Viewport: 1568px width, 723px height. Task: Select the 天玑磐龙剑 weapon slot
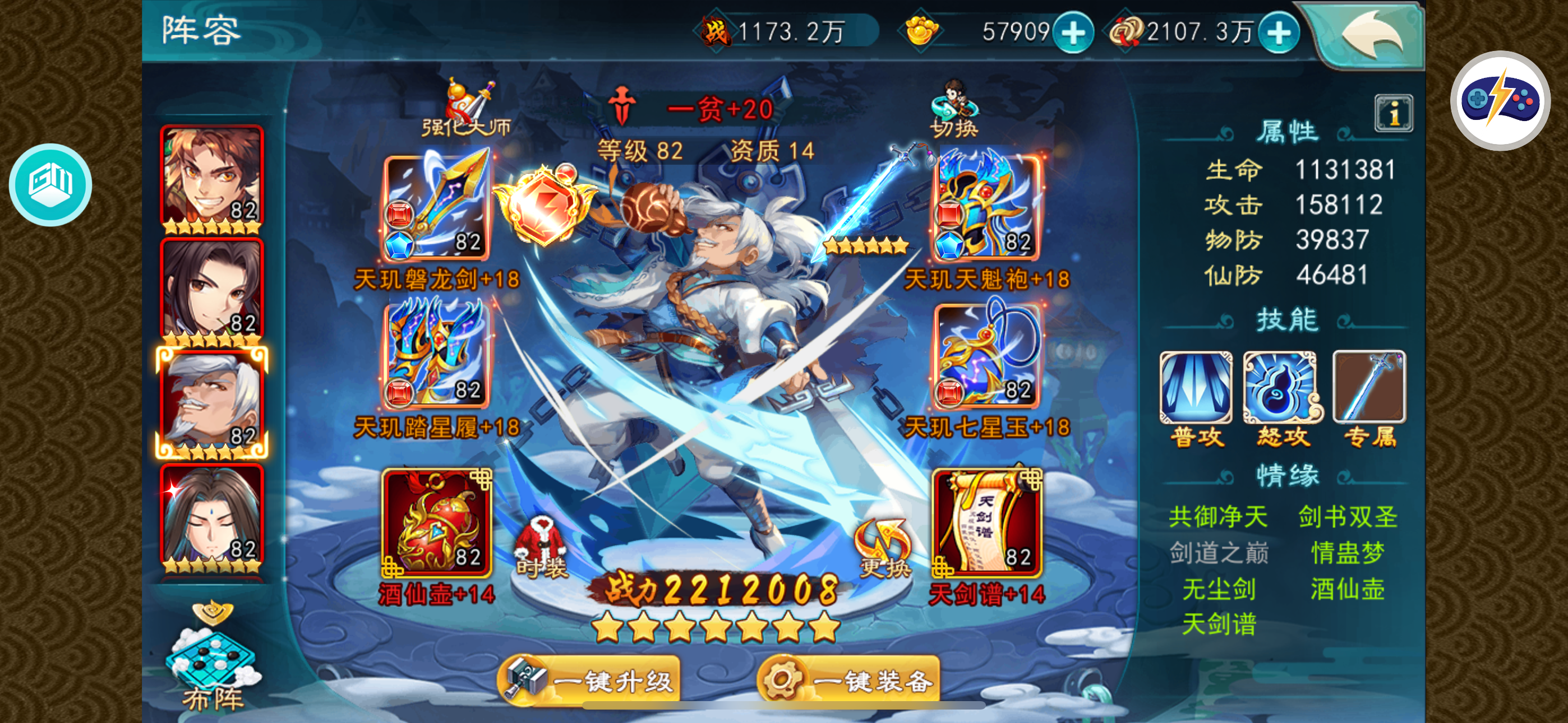click(x=436, y=207)
